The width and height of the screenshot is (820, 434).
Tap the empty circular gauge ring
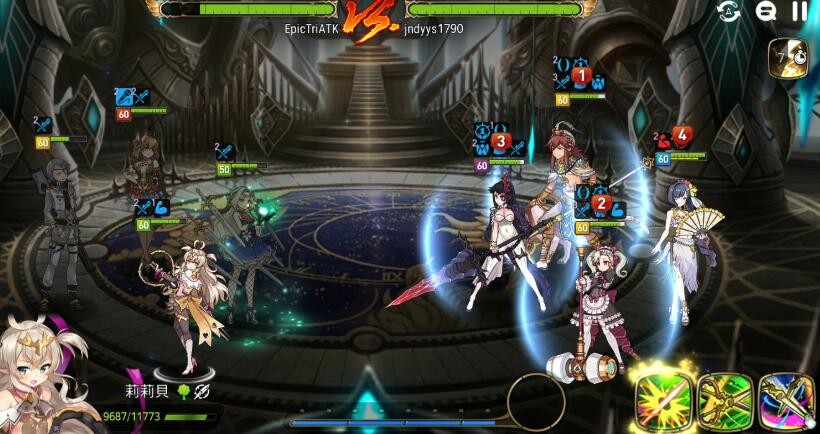coord(536,400)
